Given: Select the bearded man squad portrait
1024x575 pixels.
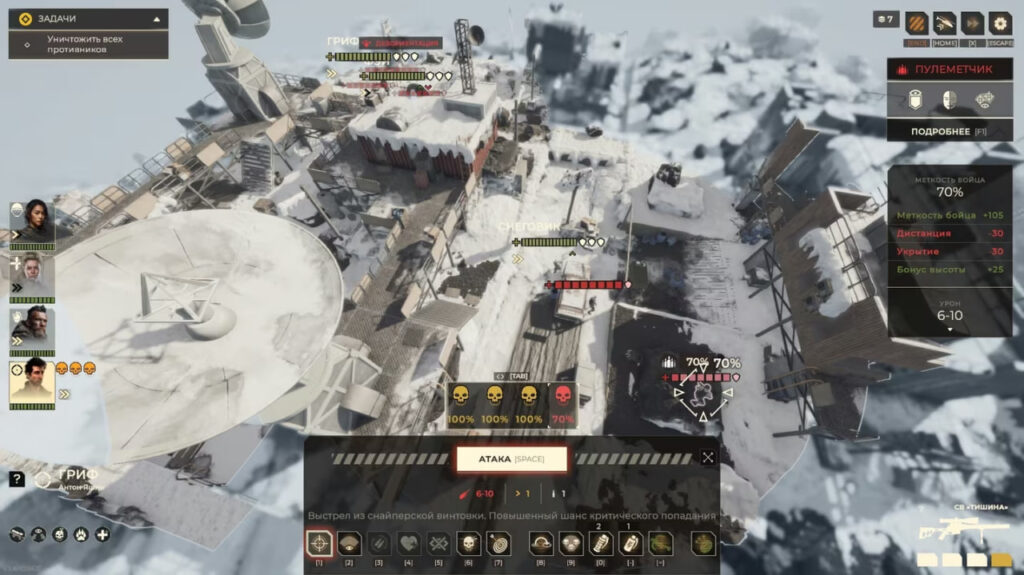Looking at the screenshot, I should tap(34, 329).
